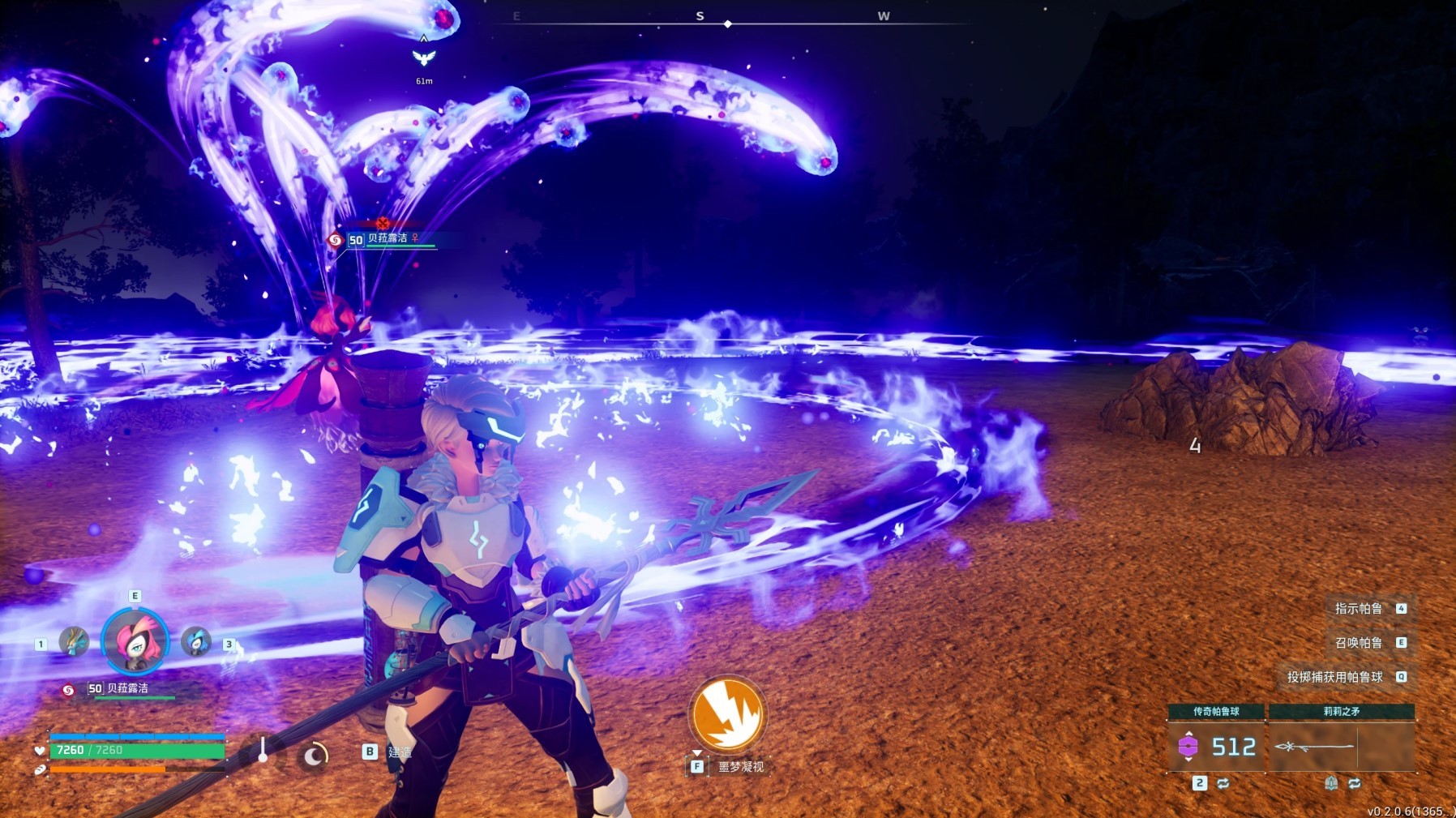Click the weapon swap arrows icon

coord(1354,783)
